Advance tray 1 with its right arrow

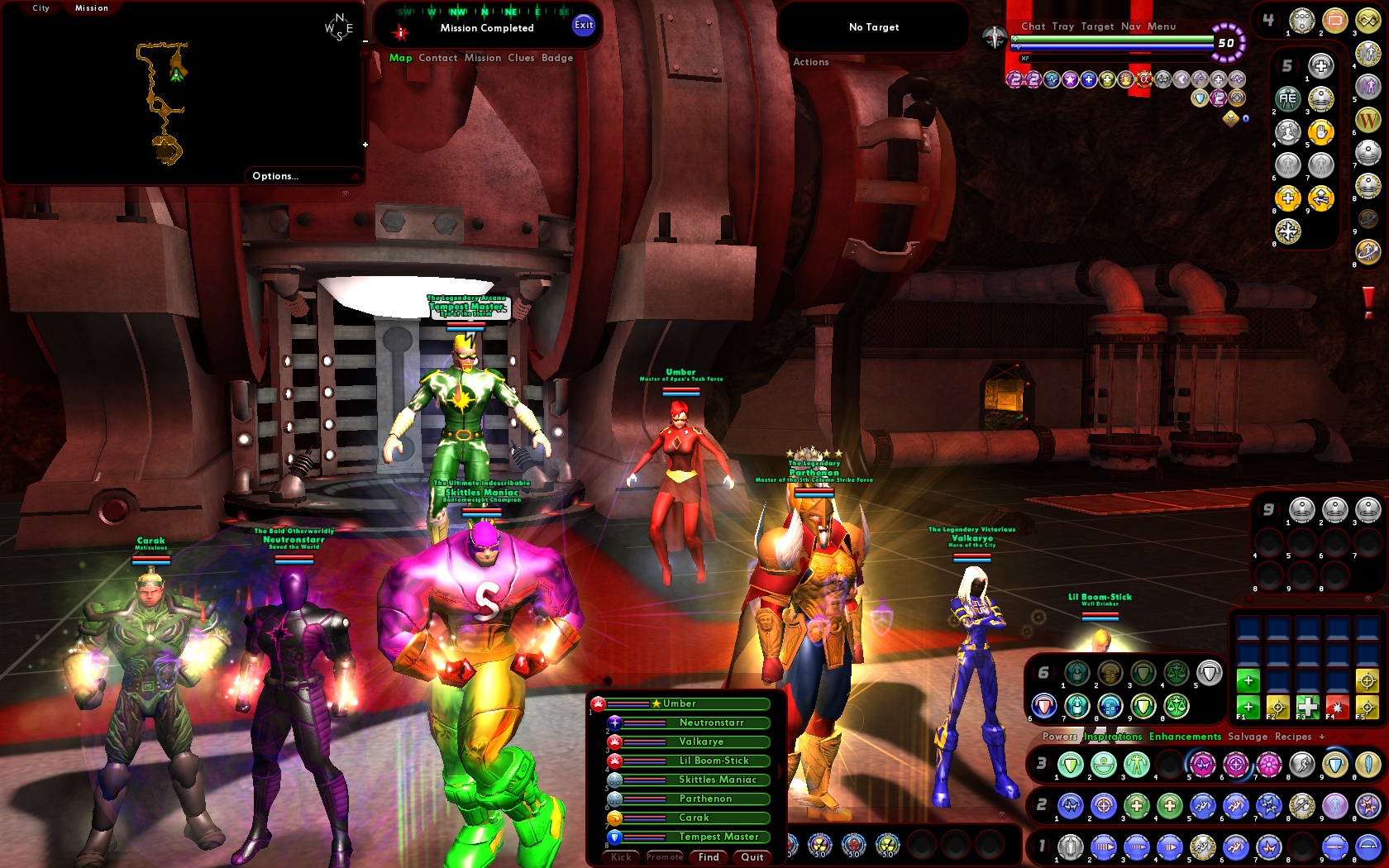(x=1048, y=845)
